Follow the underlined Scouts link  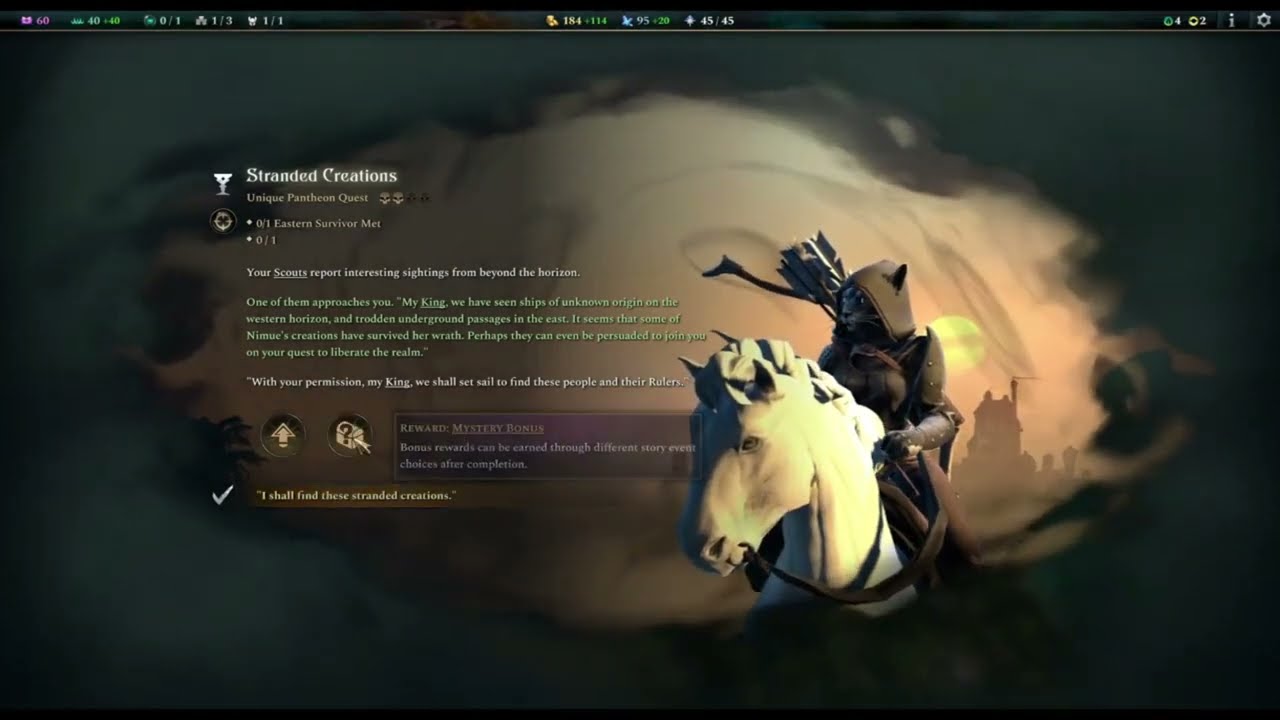290,272
